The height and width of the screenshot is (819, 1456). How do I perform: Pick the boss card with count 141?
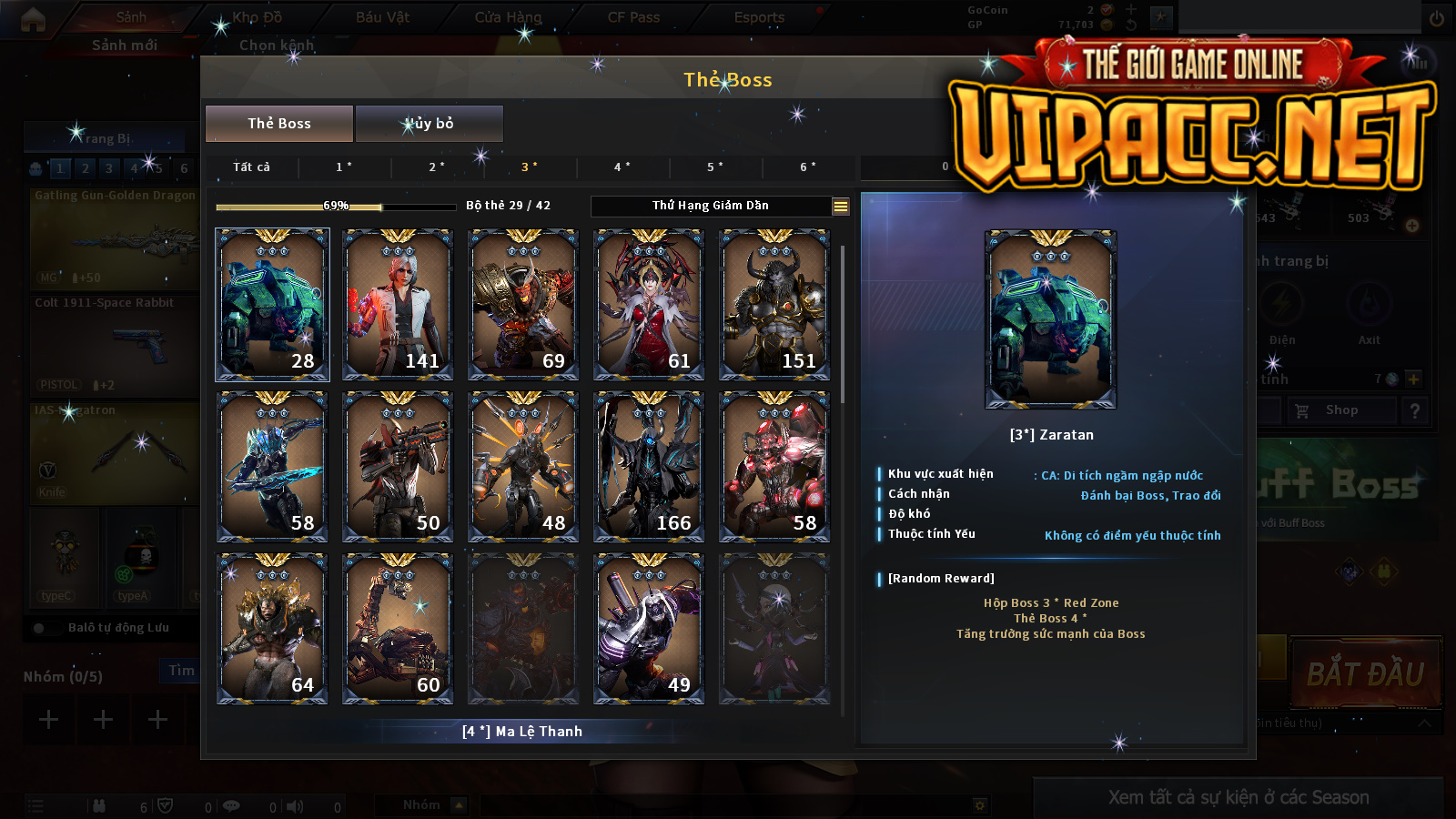[398, 304]
